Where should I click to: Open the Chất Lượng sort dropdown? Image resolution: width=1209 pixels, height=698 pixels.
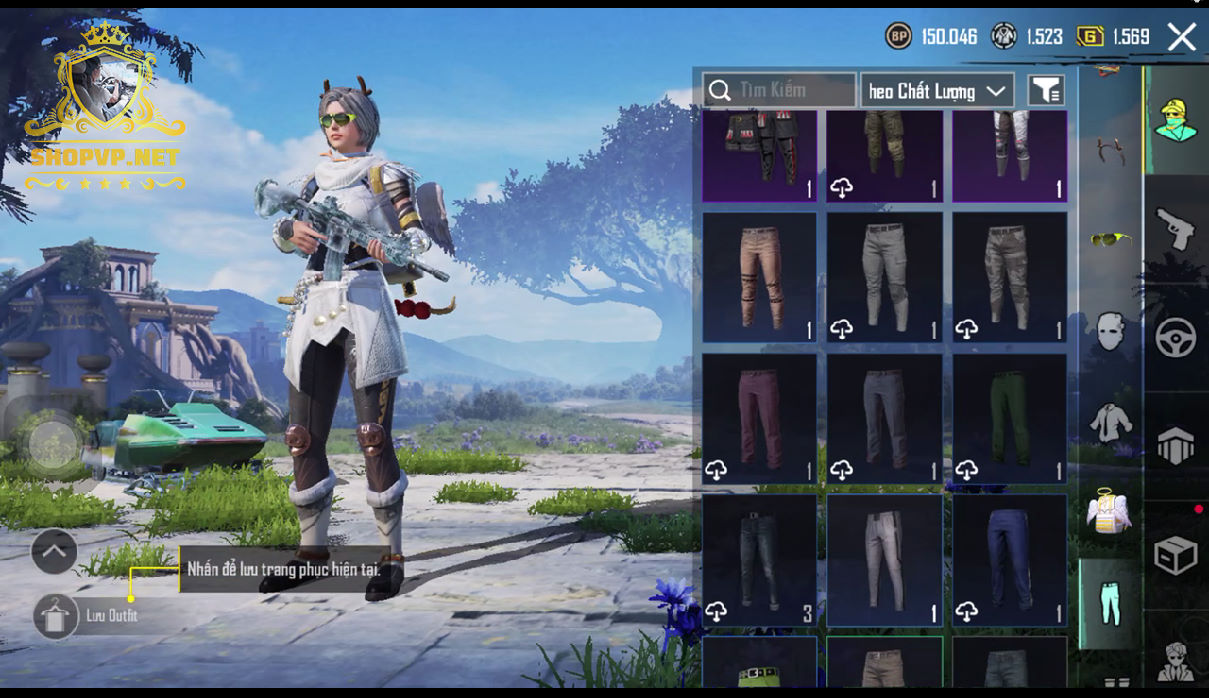[x=937, y=91]
